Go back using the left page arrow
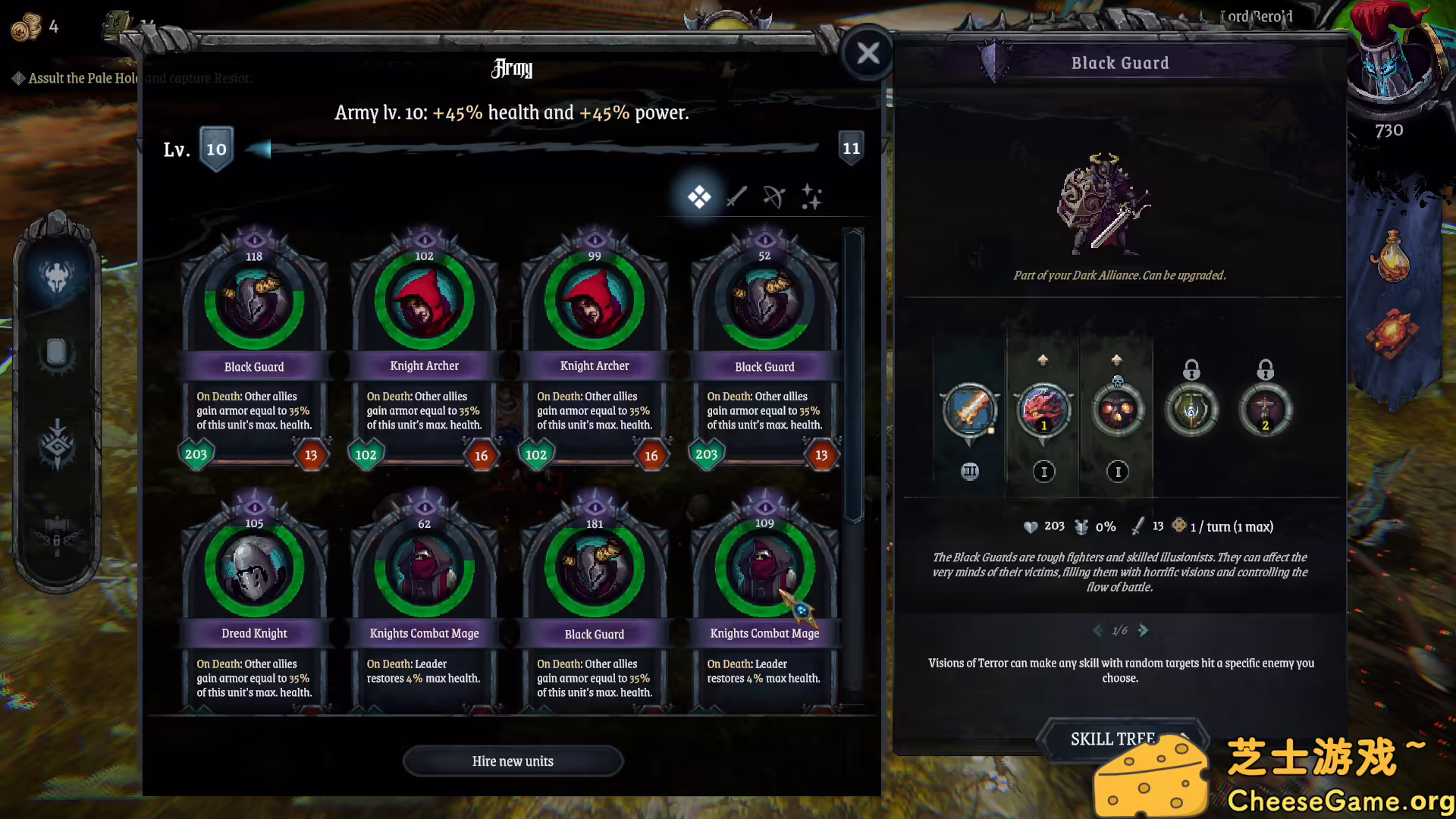The width and height of the screenshot is (1456, 819). click(x=1098, y=630)
